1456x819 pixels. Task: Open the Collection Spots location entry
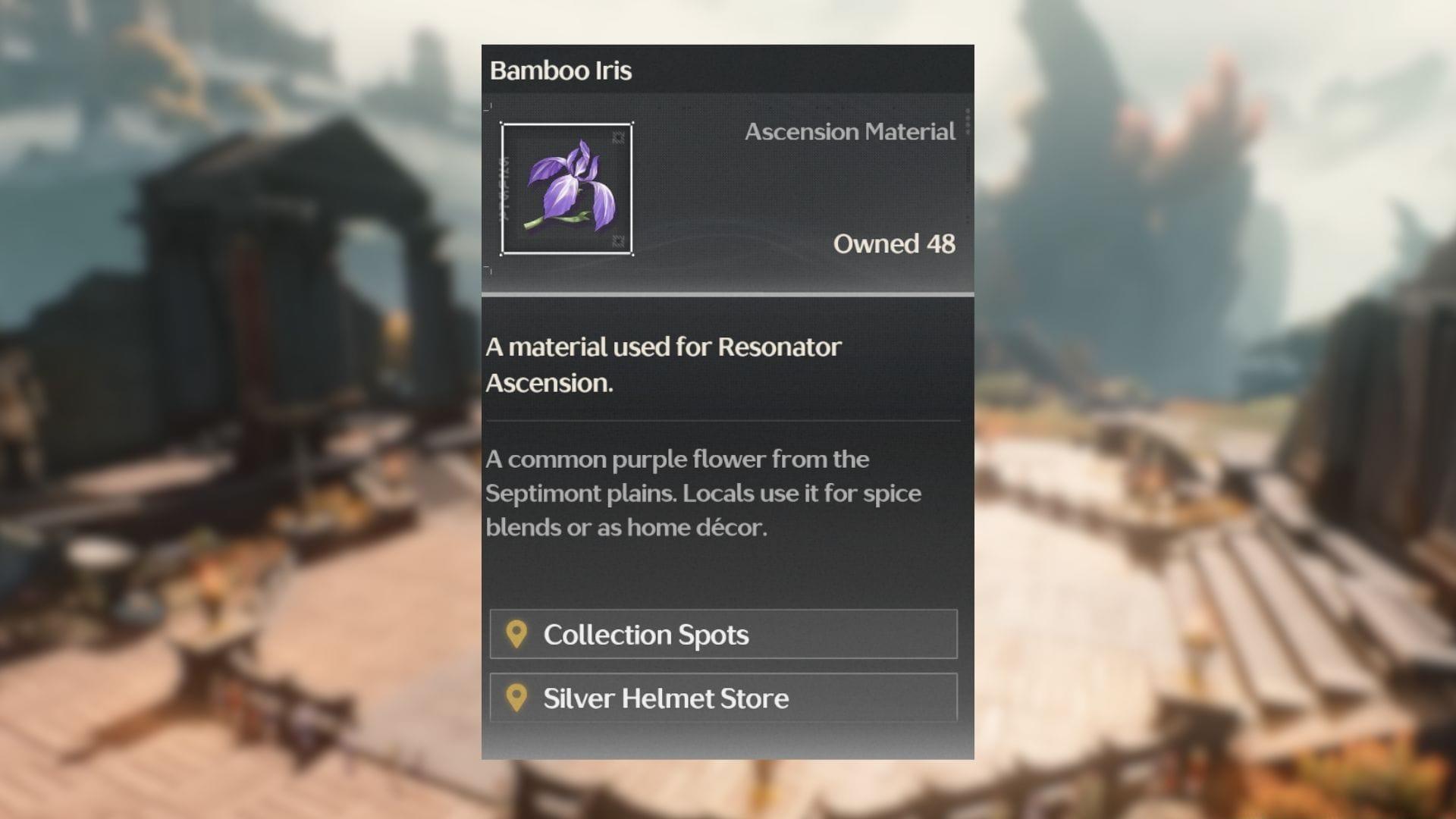pyautogui.click(x=723, y=635)
